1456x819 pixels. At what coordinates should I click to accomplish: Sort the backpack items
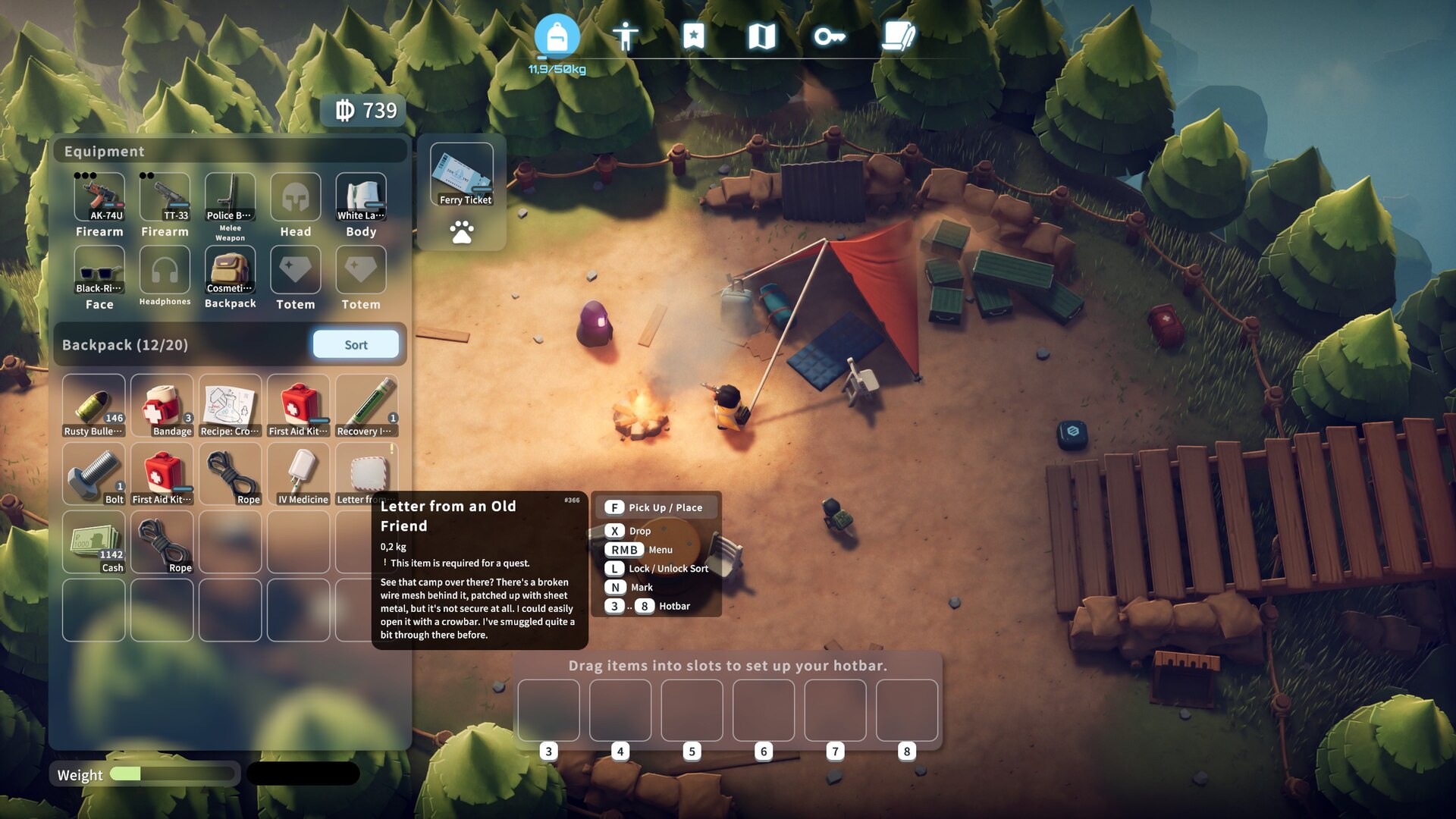(x=356, y=344)
